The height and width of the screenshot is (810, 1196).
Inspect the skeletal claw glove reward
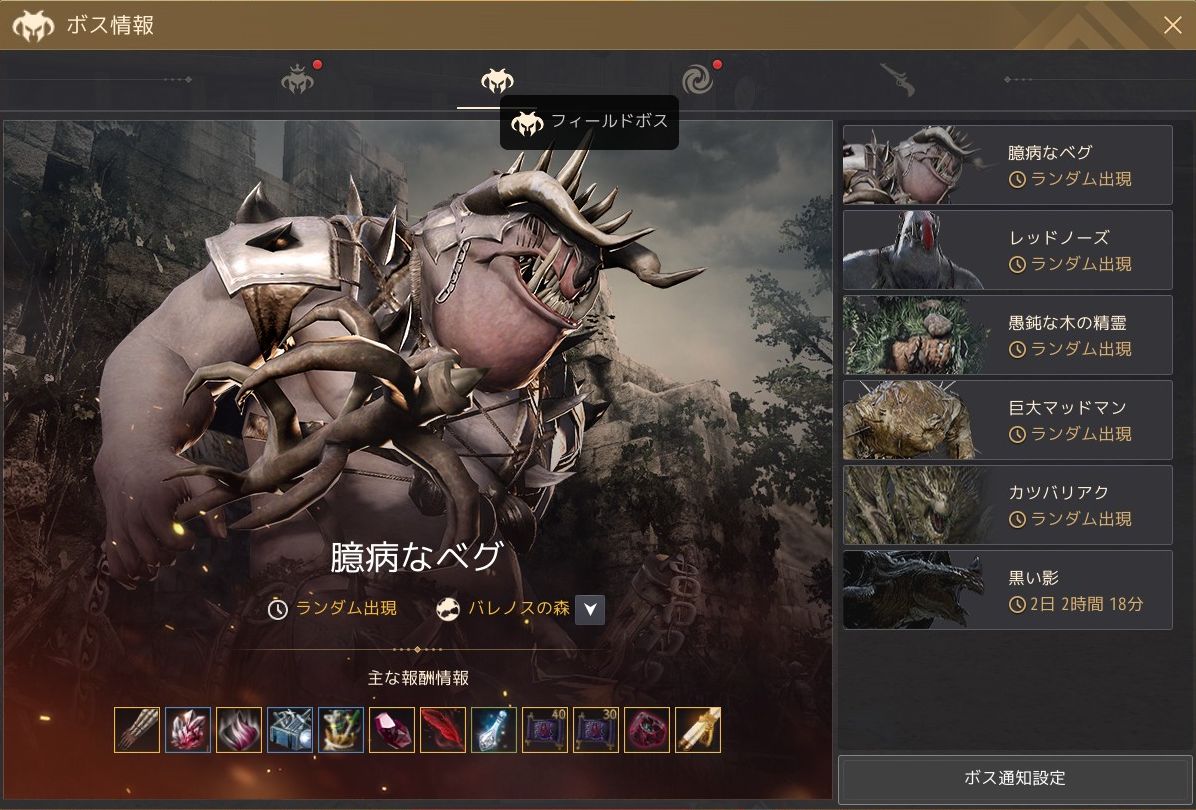137,730
